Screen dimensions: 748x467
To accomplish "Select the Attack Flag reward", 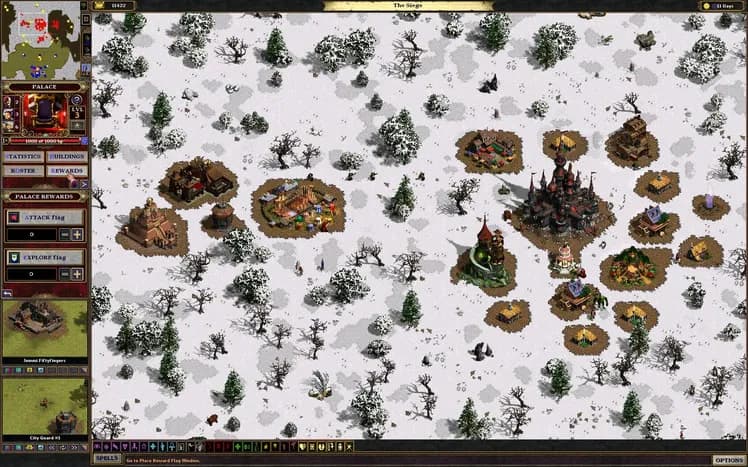I will (45, 217).
